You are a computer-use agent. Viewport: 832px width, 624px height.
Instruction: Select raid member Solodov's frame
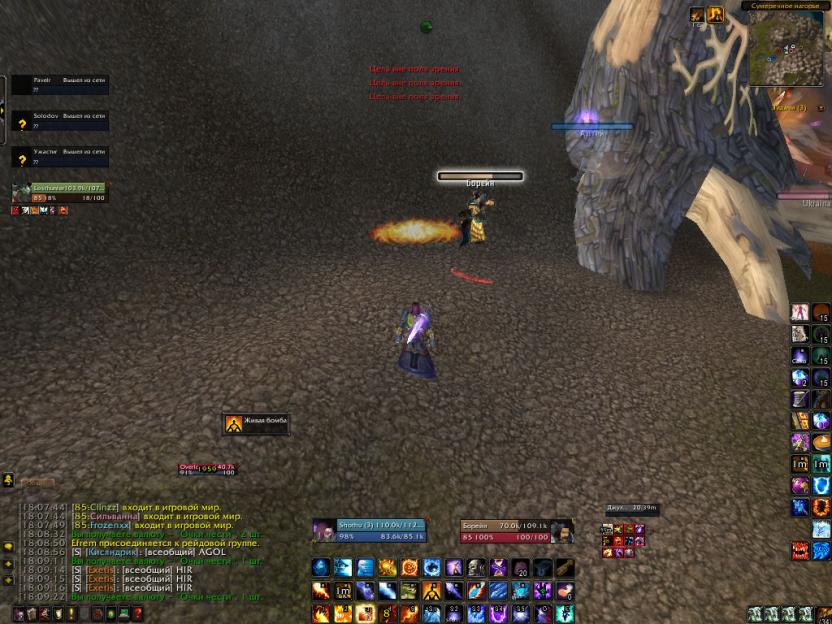pos(60,121)
